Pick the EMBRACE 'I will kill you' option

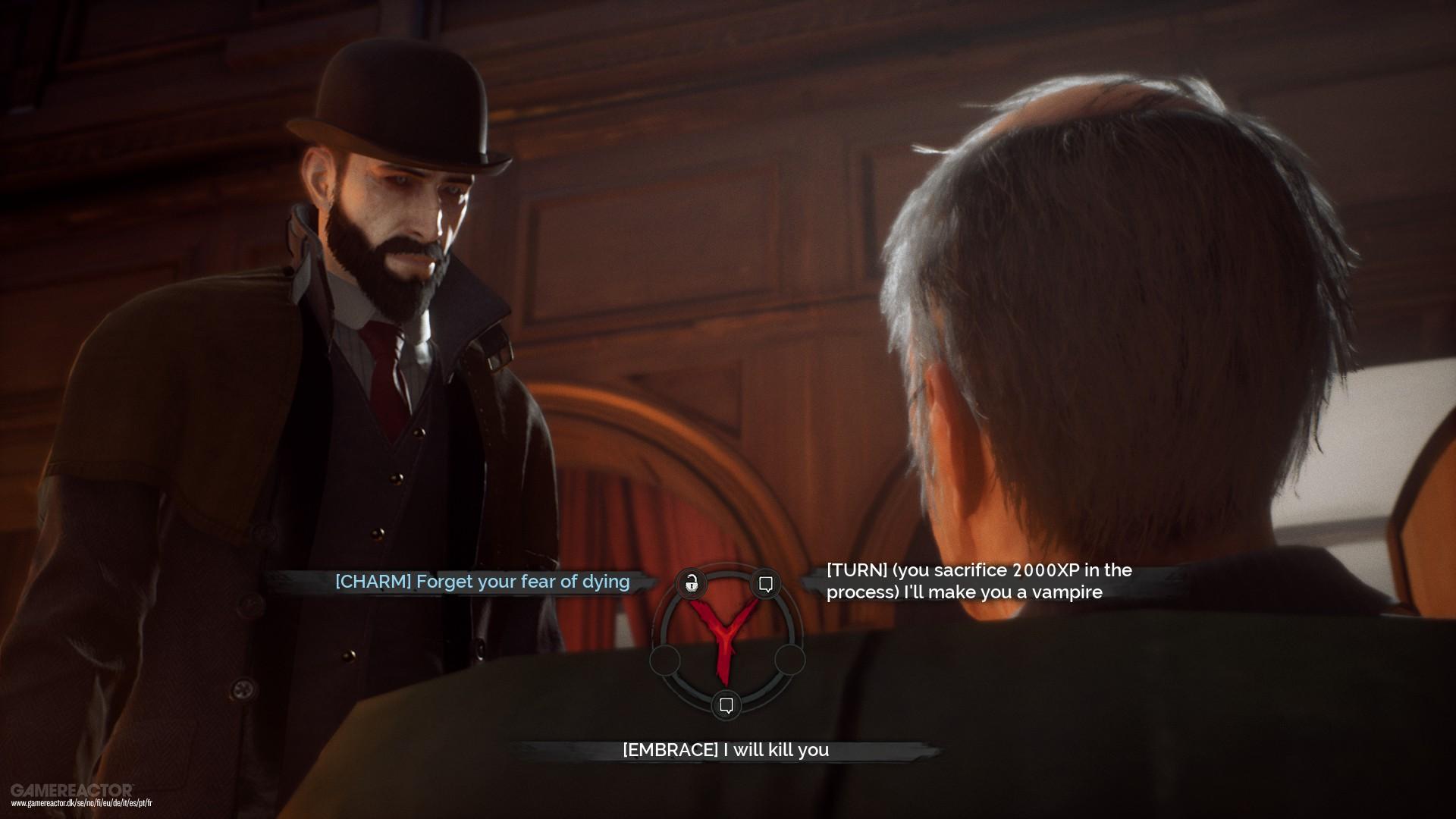click(x=725, y=750)
